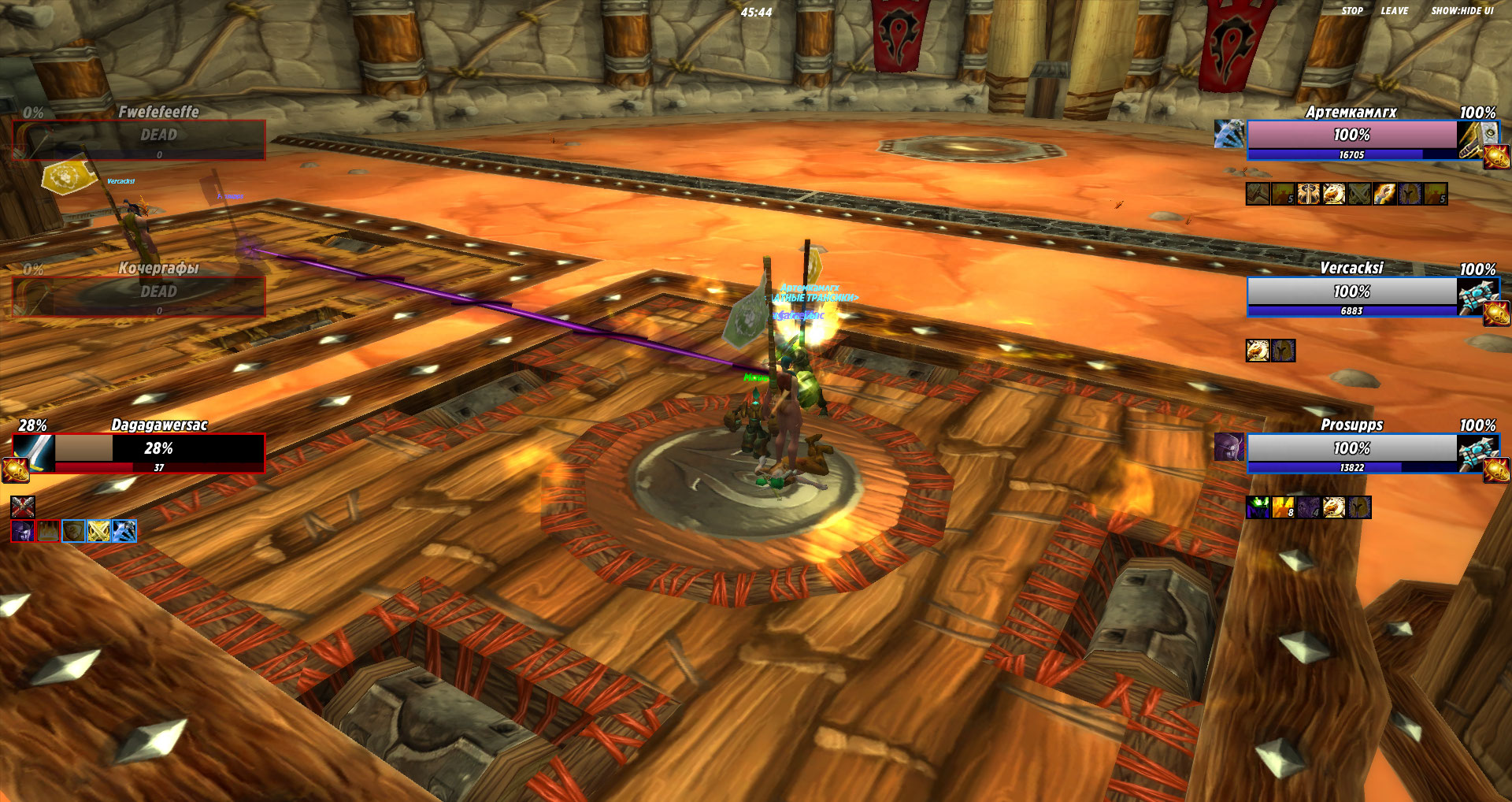Toggle the SHOW:HIDE UI button
Image resolution: width=1512 pixels, height=802 pixels.
pos(1462,11)
